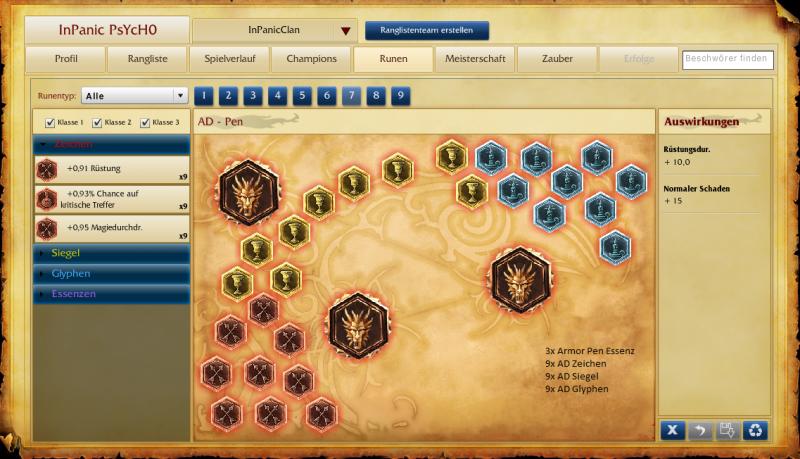Expand the Essenzen rune category
Screen dimensions: 800x459
coord(111,293)
